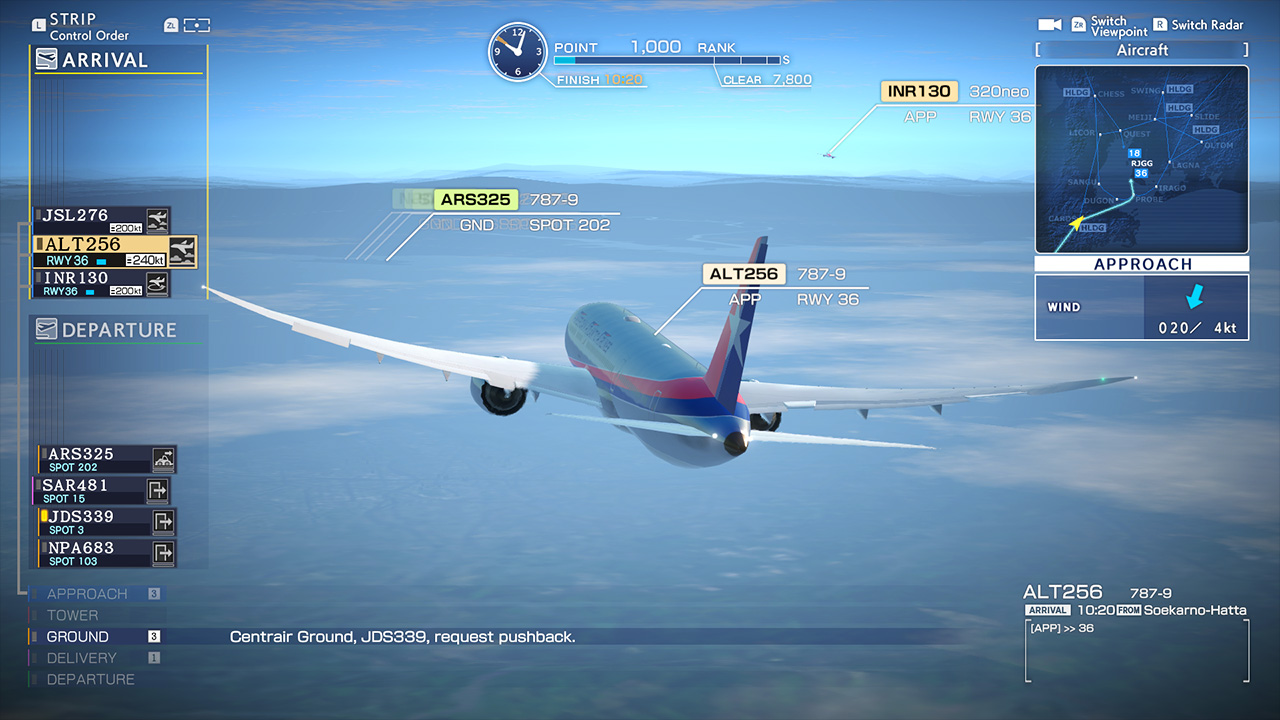The height and width of the screenshot is (720, 1280).
Task: Click the ALT256 callout label above the aircraft
Action: coord(745,273)
